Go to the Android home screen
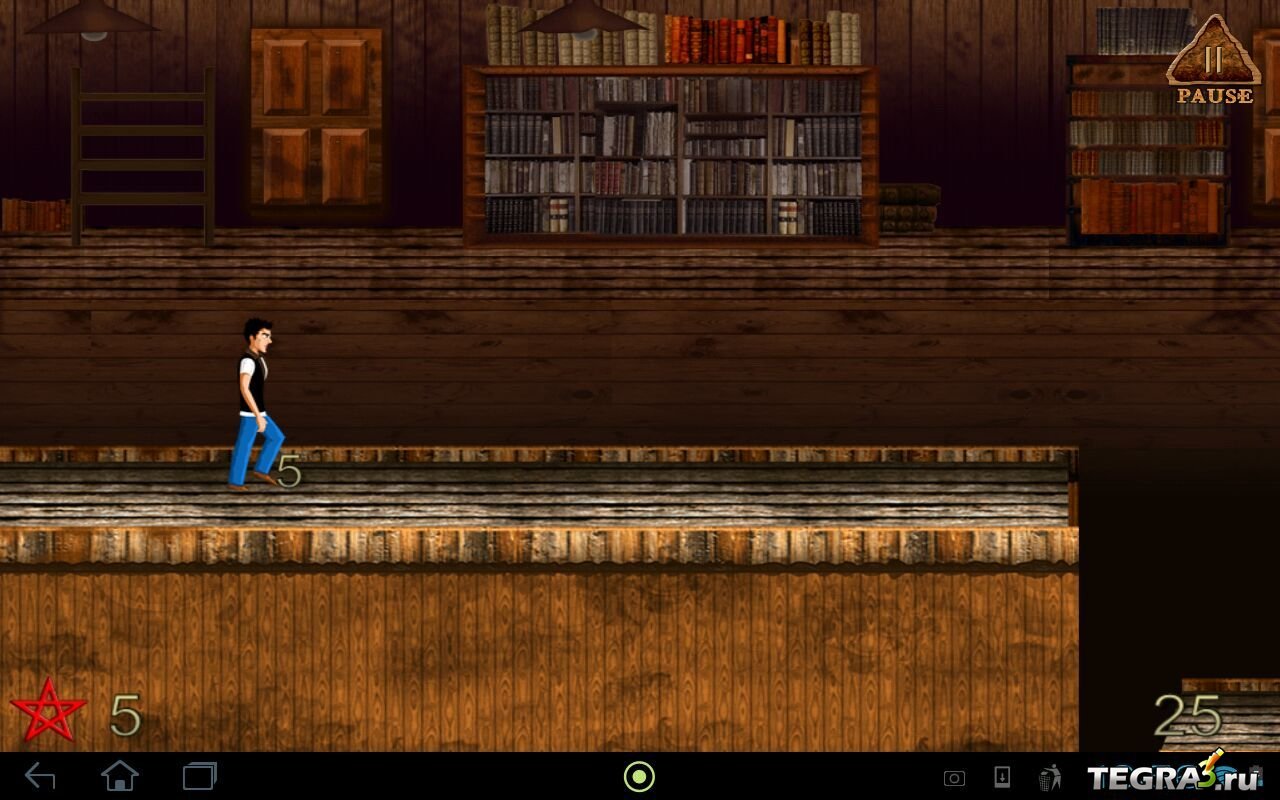The height and width of the screenshot is (800, 1280). pyautogui.click(x=120, y=776)
